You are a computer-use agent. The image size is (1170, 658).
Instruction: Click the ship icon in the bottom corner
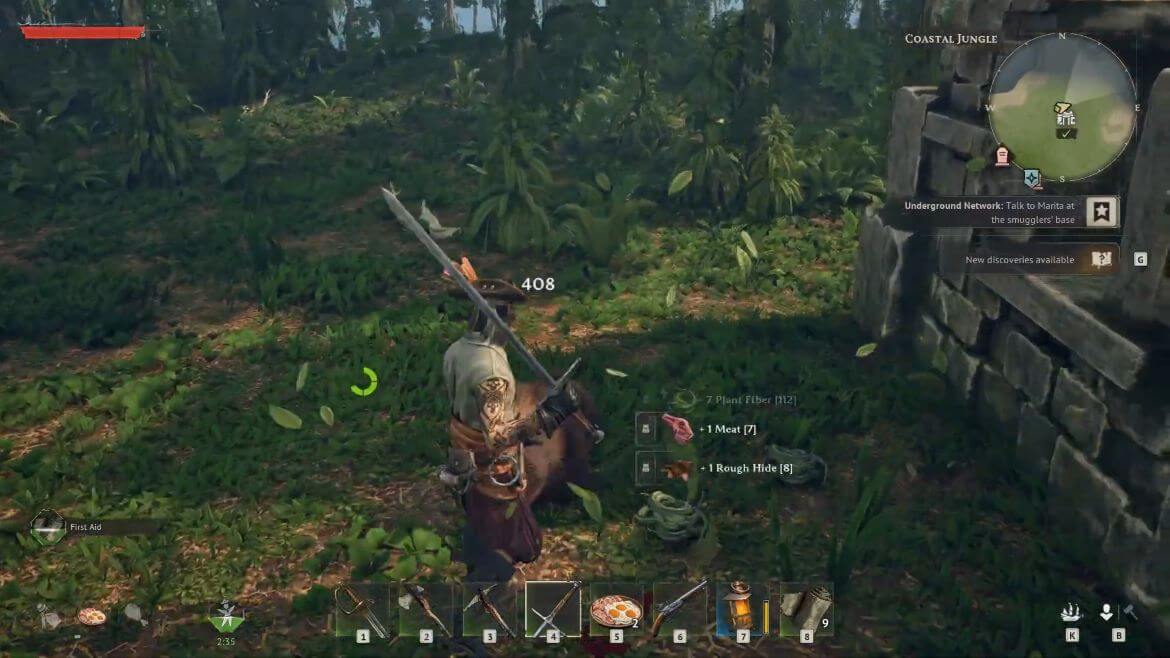pos(1073,612)
